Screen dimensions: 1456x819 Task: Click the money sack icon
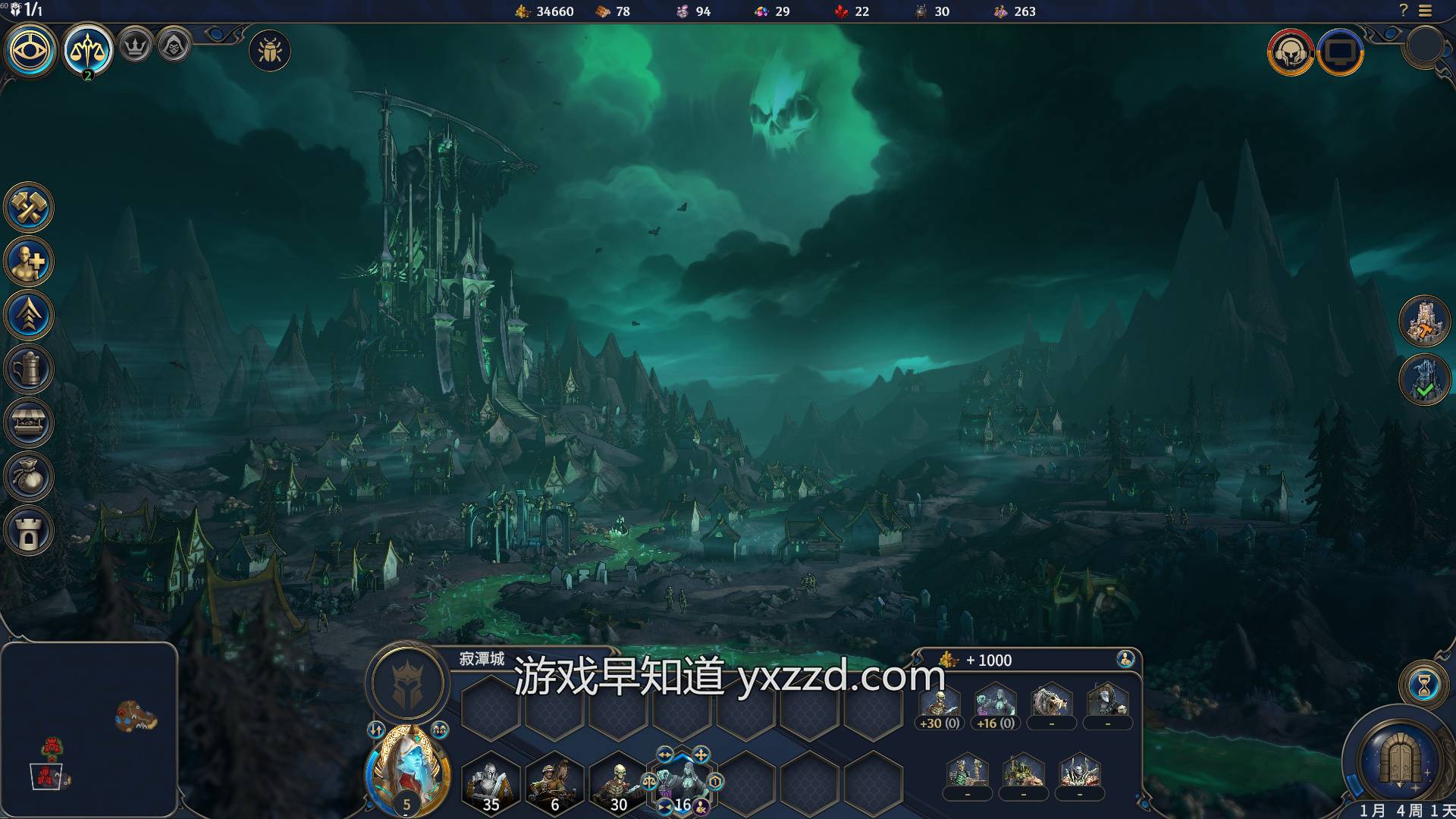pyautogui.click(x=29, y=477)
